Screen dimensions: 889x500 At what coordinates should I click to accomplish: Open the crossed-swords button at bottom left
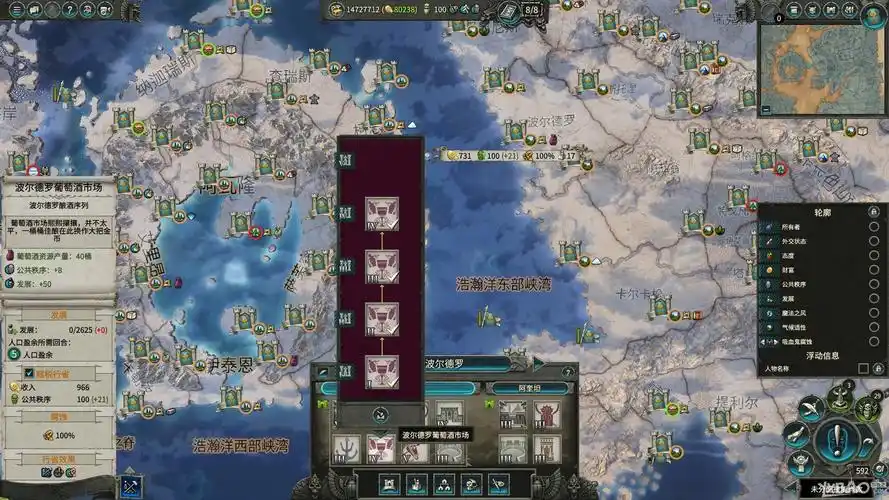point(130,486)
